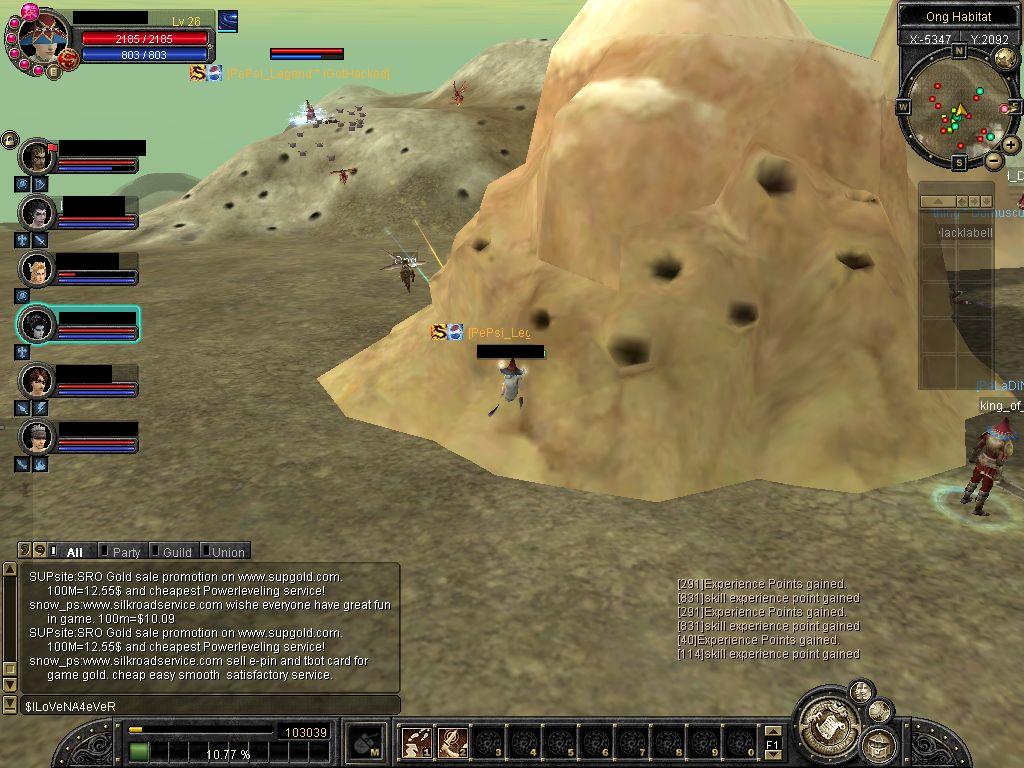Image resolution: width=1024 pixels, height=768 pixels.
Task: Switch to the All chat tab
Action: [74, 552]
